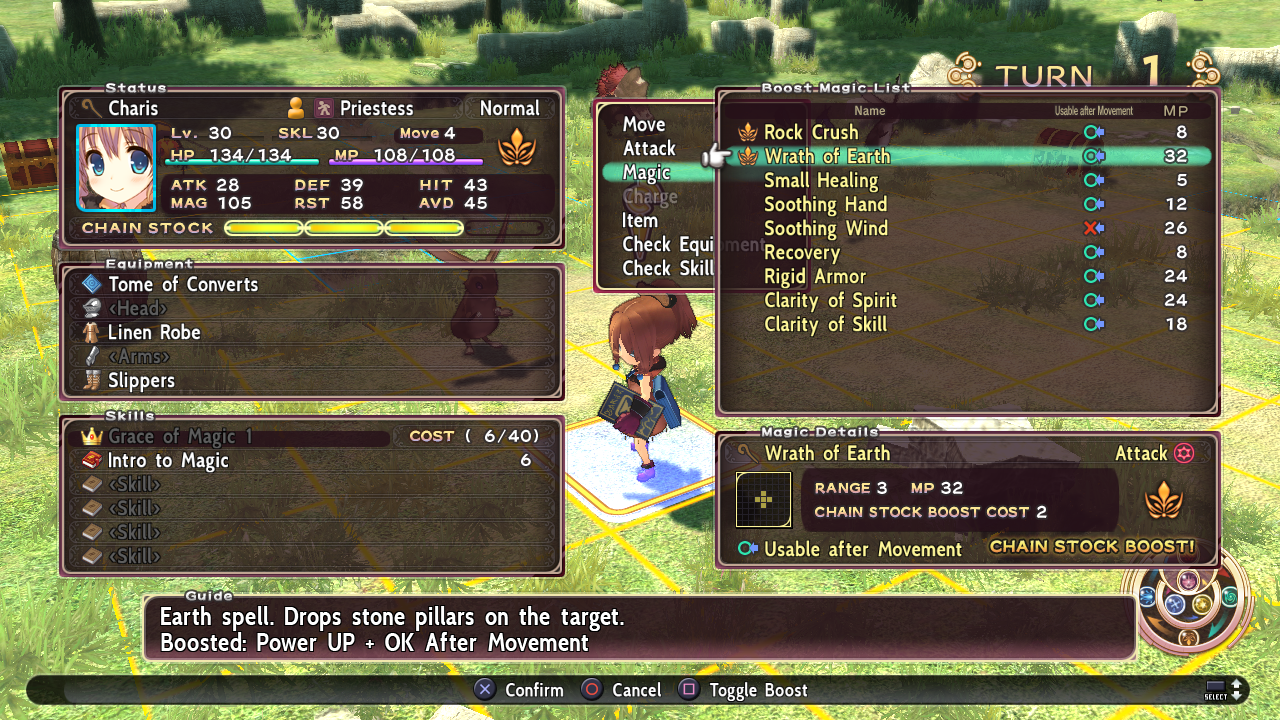Click Charis's character portrait
The height and width of the screenshot is (720, 1280).
pos(117,168)
